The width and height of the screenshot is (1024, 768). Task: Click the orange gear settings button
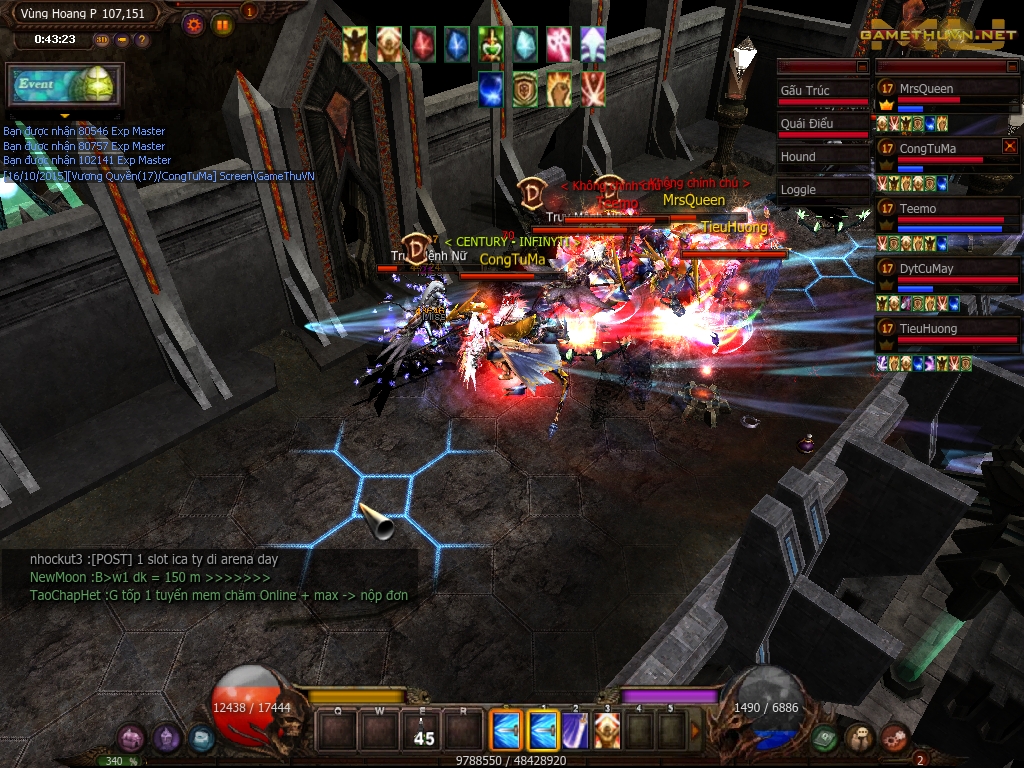[194, 25]
